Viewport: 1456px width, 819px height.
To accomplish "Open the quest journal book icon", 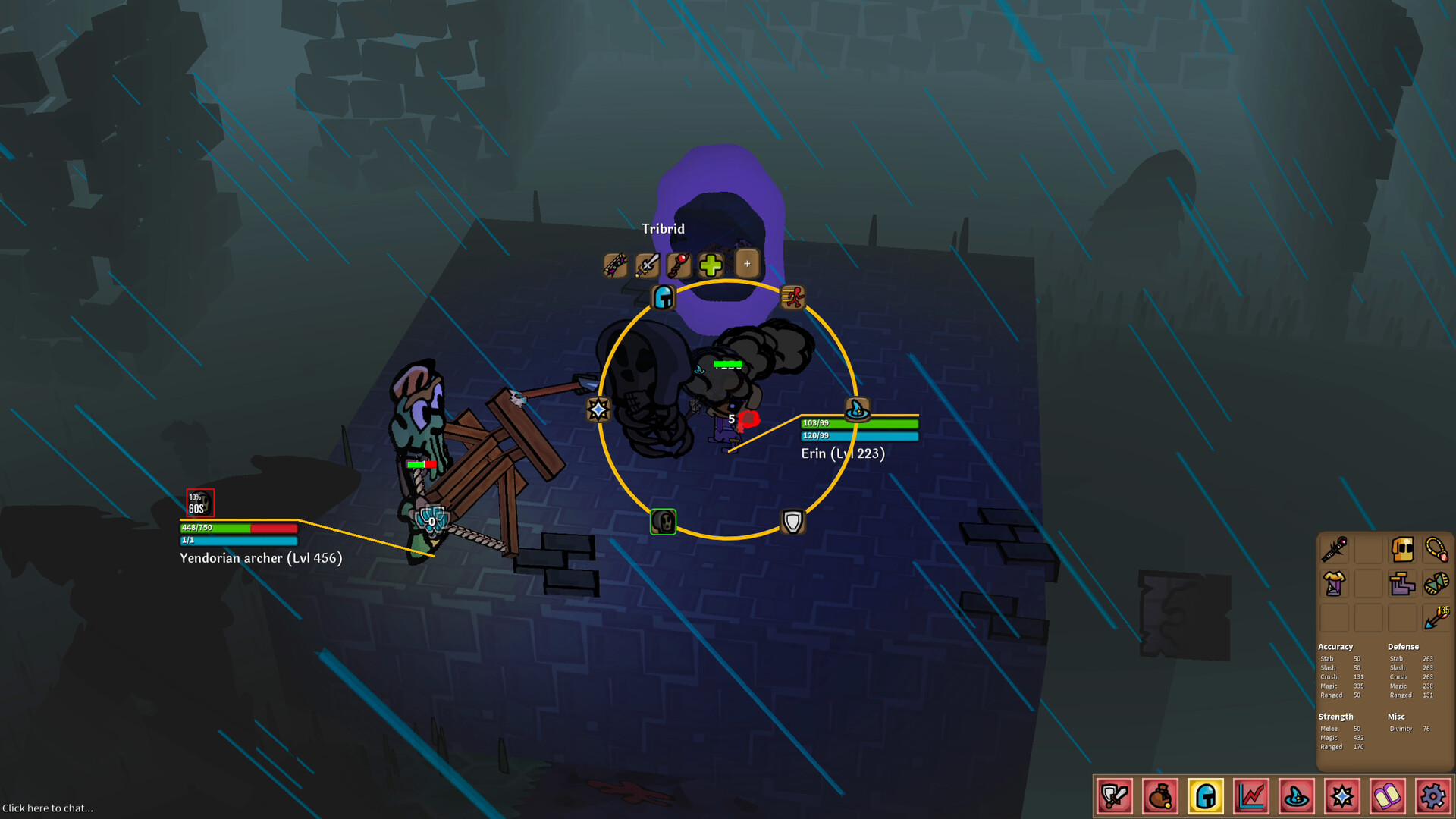I will (x=1386, y=796).
